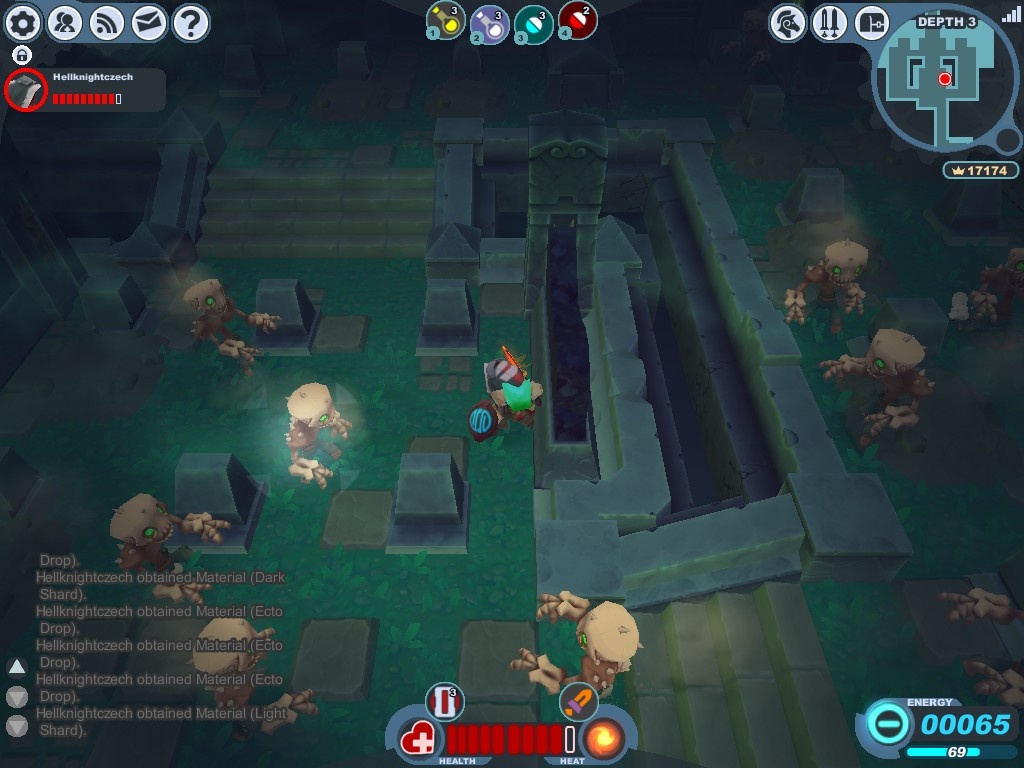
Task: Use the purple vial in slot 2
Action: (x=488, y=22)
